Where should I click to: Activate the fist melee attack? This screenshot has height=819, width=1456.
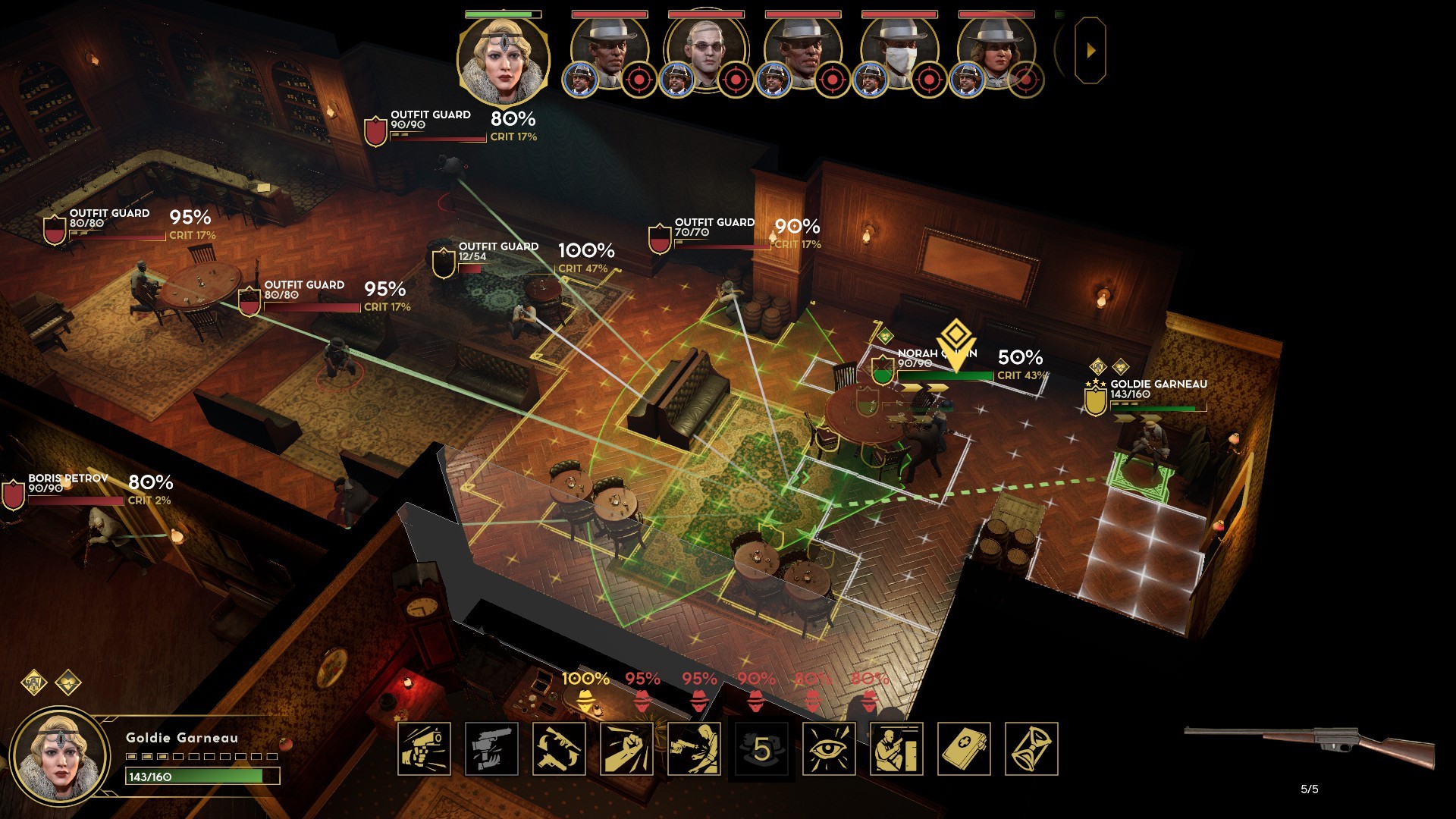click(626, 749)
